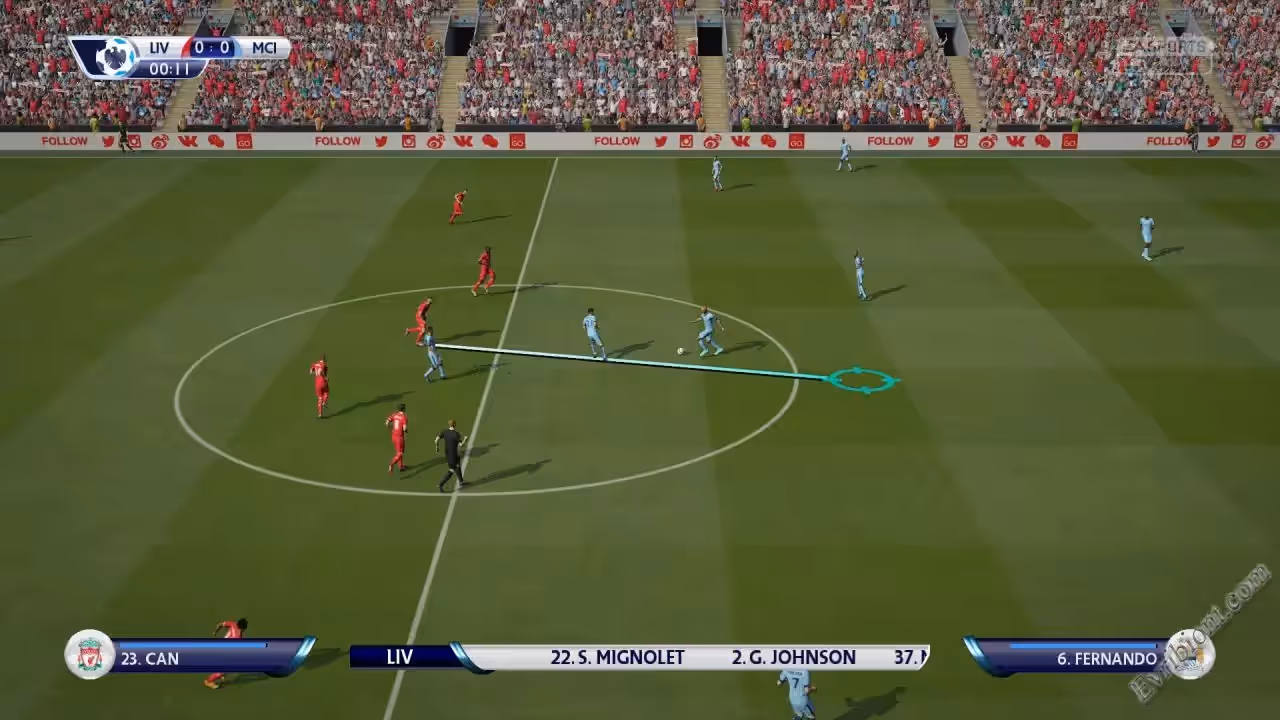Click the LIV lineup ticker bar
Screen dimensions: 1280x720
[640, 657]
